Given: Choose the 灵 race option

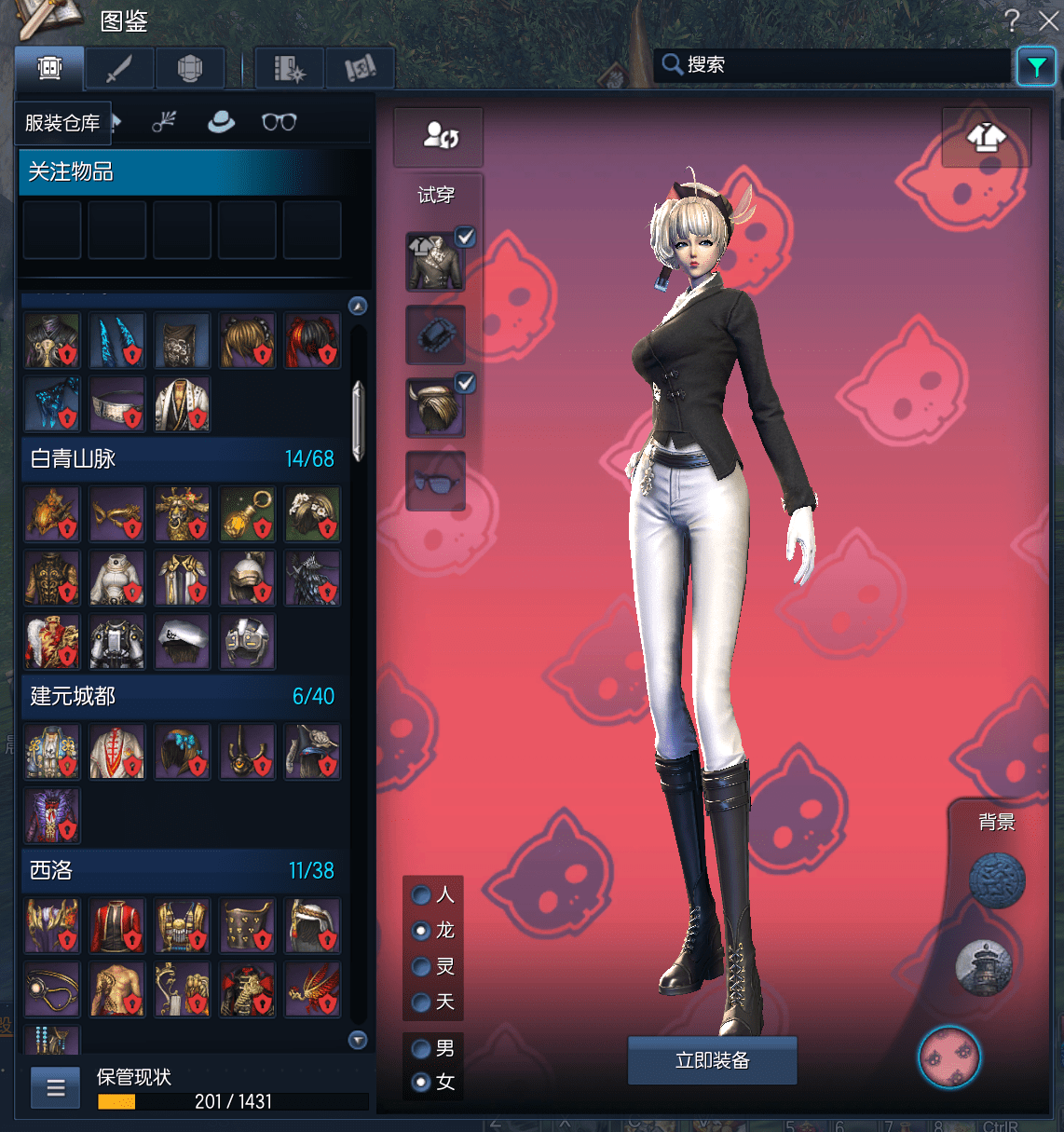Looking at the screenshot, I should tap(422, 967).
